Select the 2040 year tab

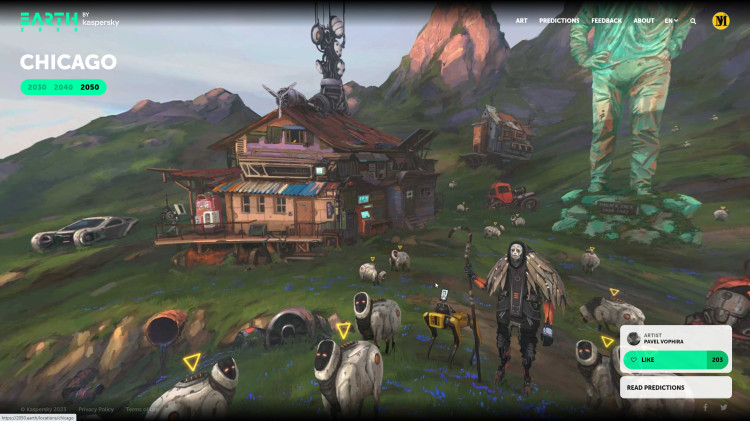[64, 88]
